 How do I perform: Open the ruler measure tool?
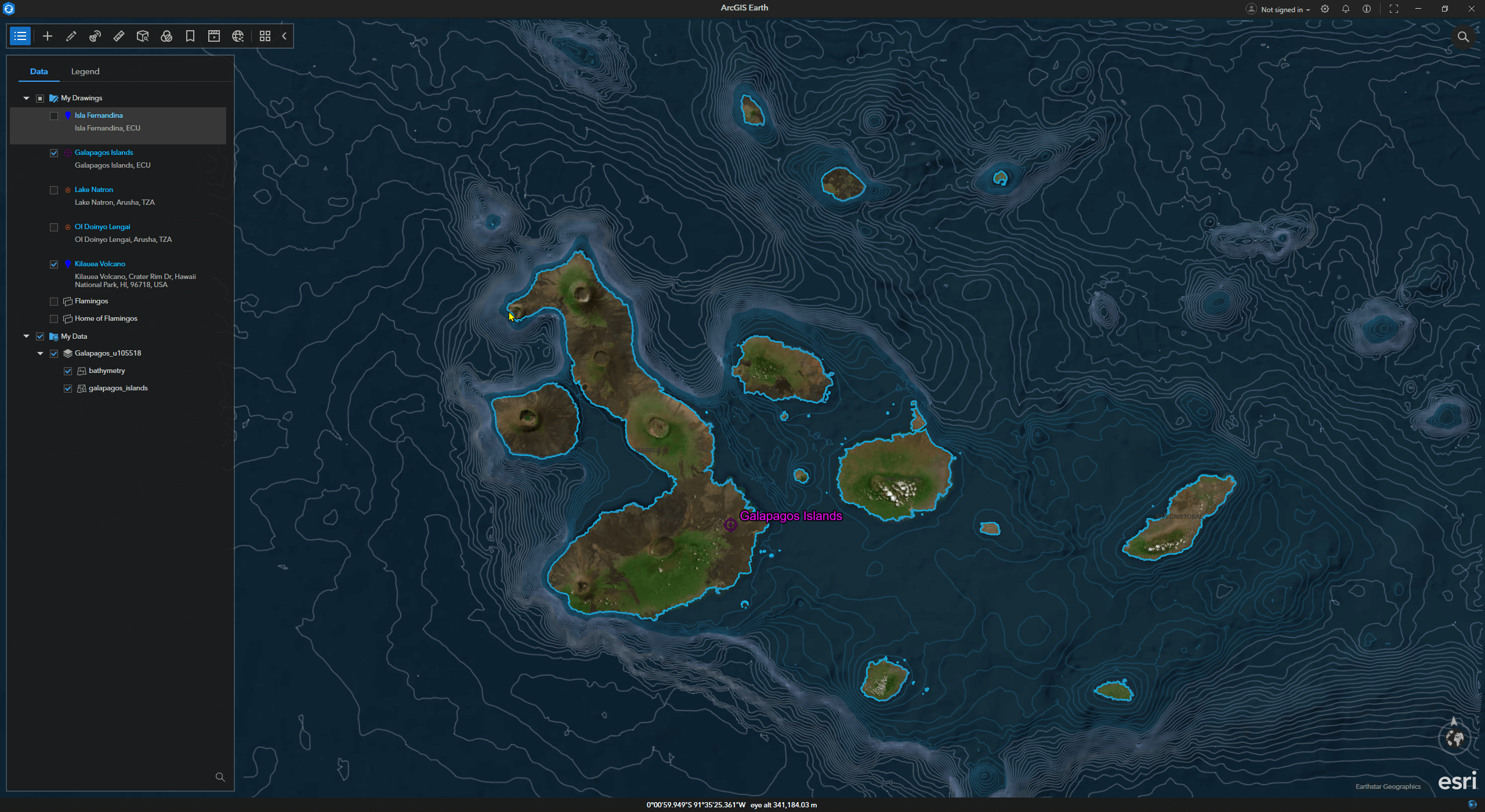coord(119,36)
